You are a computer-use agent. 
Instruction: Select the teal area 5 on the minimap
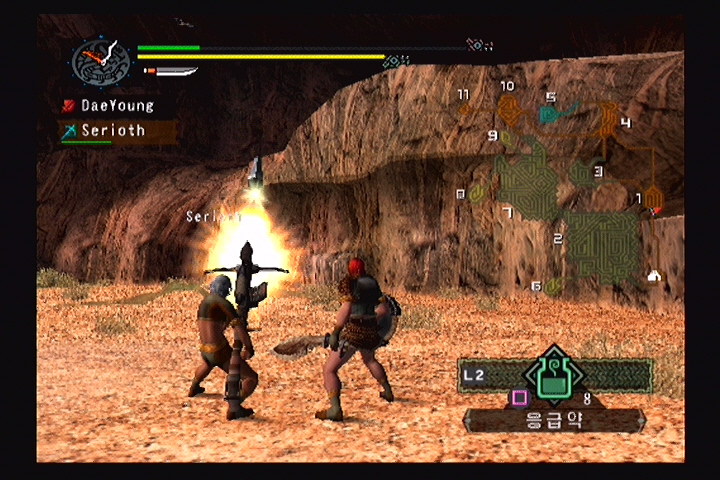pos(558,111)
